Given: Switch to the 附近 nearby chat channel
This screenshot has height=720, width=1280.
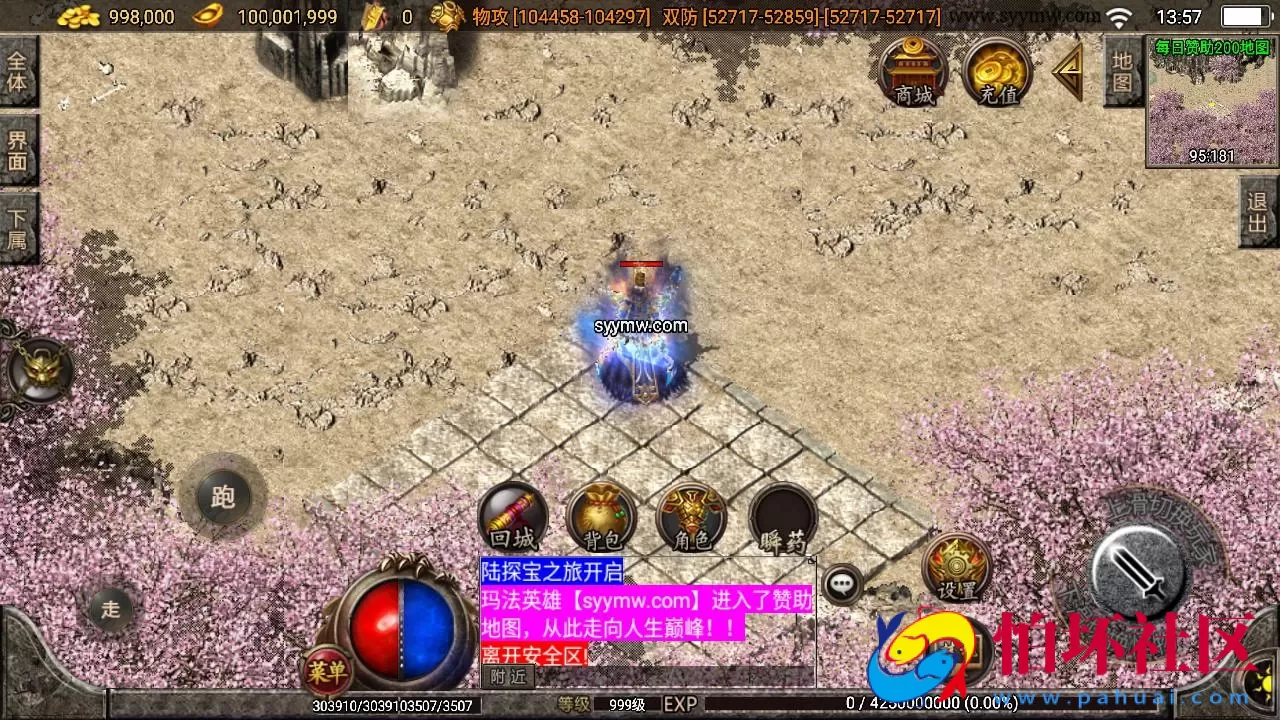Looking at the screenshot, I should [507, 677].
